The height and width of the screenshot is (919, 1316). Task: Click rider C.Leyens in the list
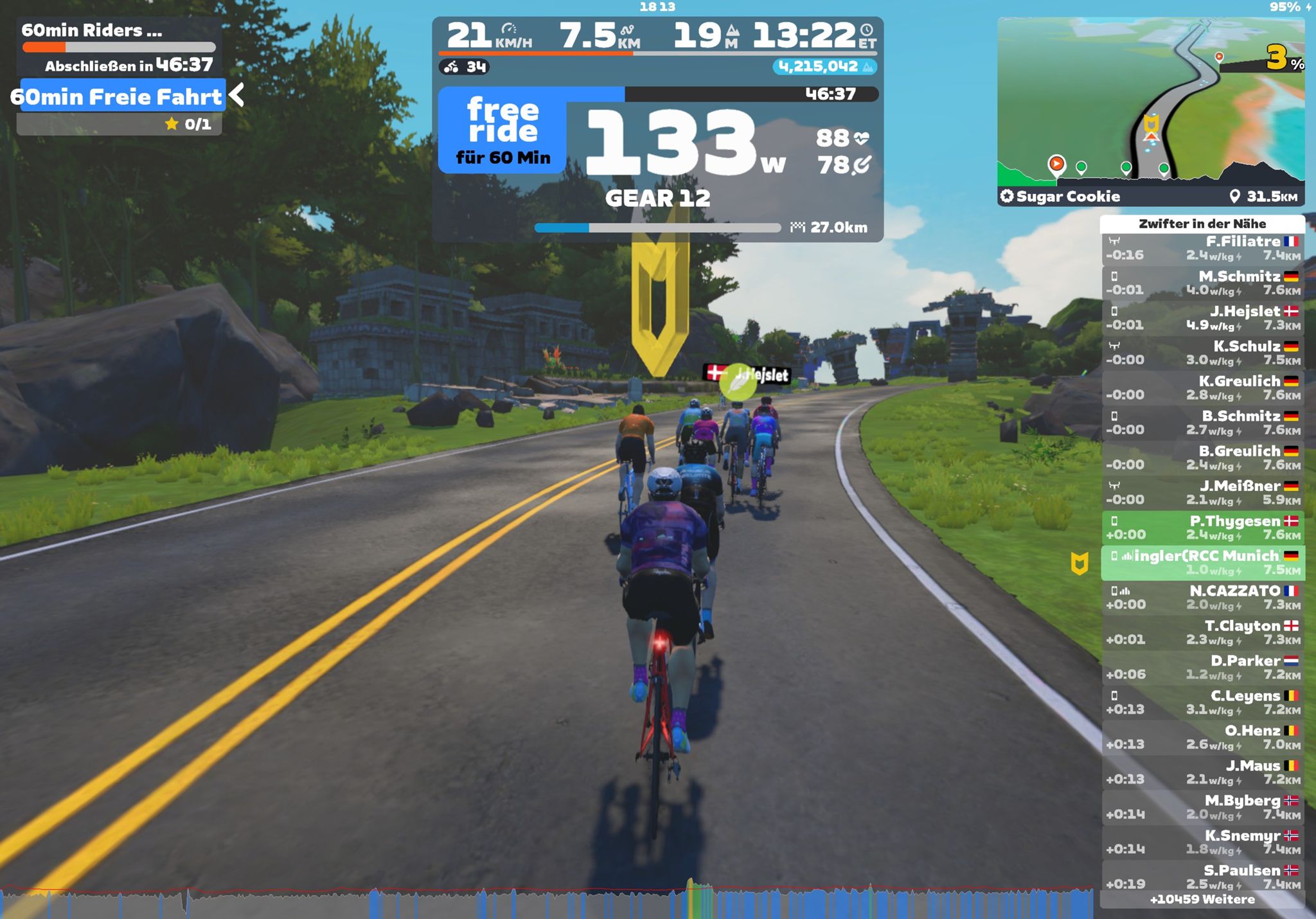click(1202, 702)
